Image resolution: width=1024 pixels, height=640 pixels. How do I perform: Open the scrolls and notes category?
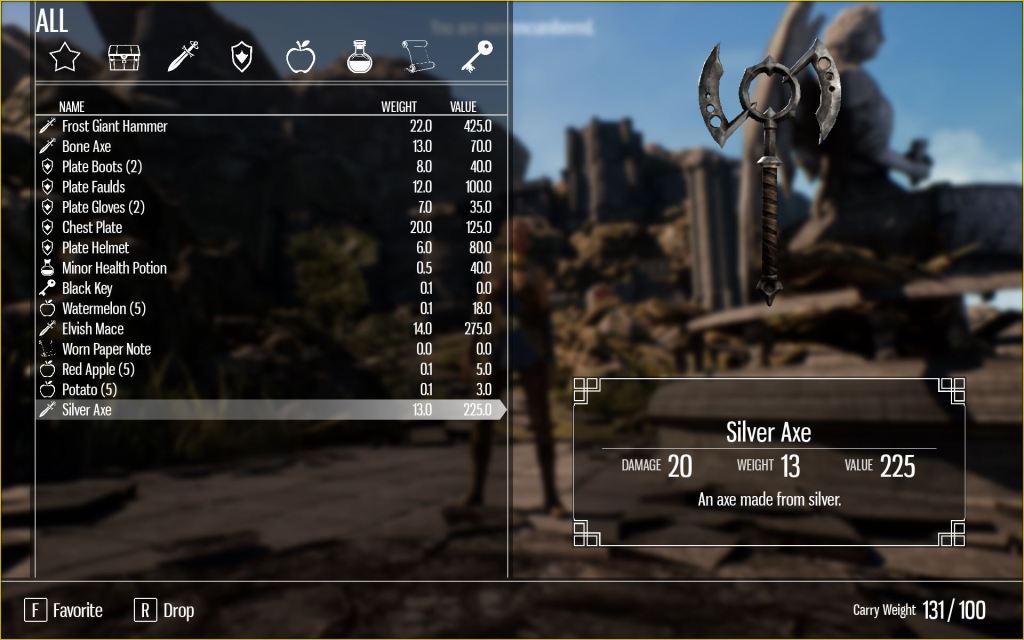418,58
